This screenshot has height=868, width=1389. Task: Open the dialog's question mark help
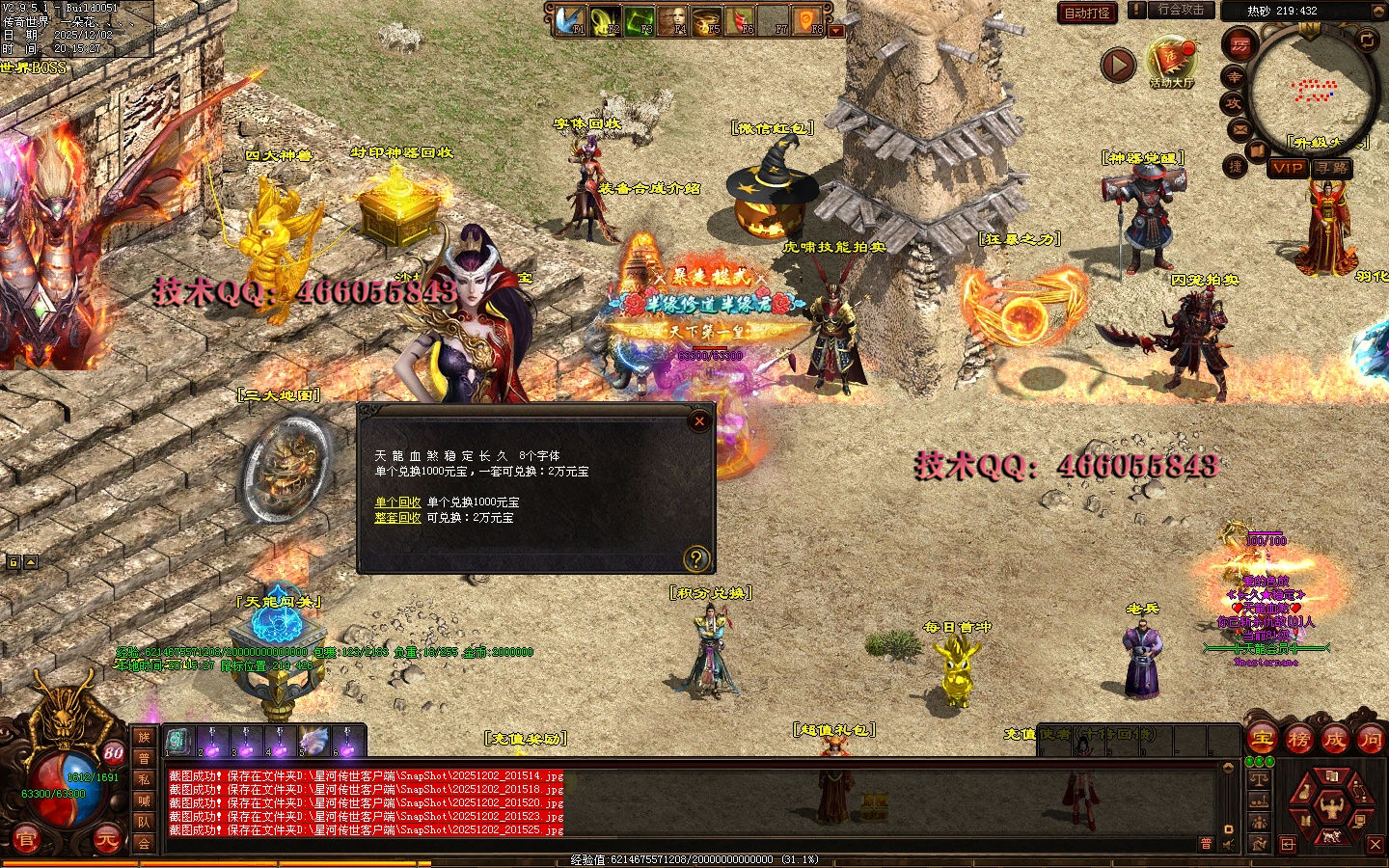pyautogui.click(x=695, y=558)
